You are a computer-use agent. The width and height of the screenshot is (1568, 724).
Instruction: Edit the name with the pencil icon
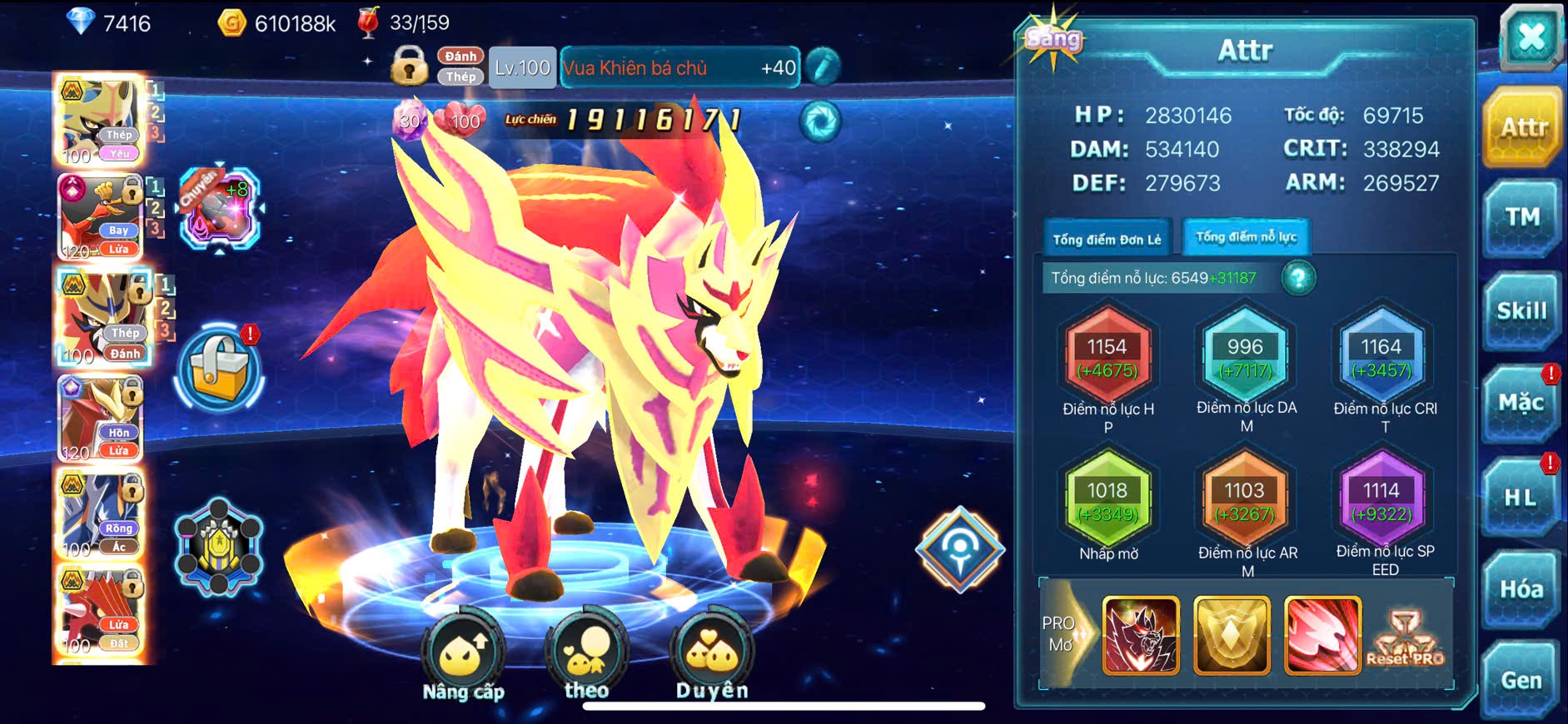pyautogui.click(x=823, y=67)
